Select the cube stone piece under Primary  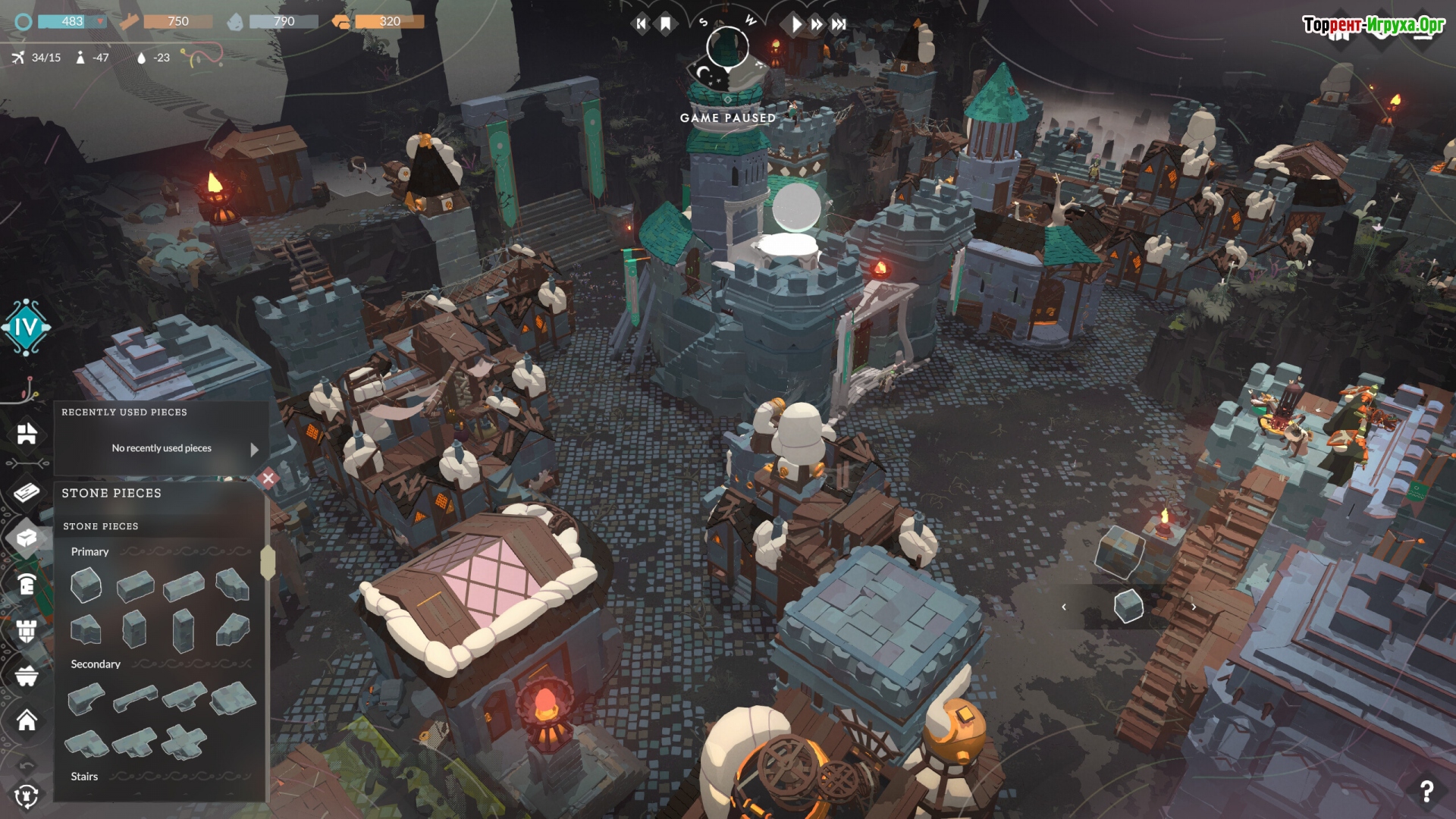[86, 586]
